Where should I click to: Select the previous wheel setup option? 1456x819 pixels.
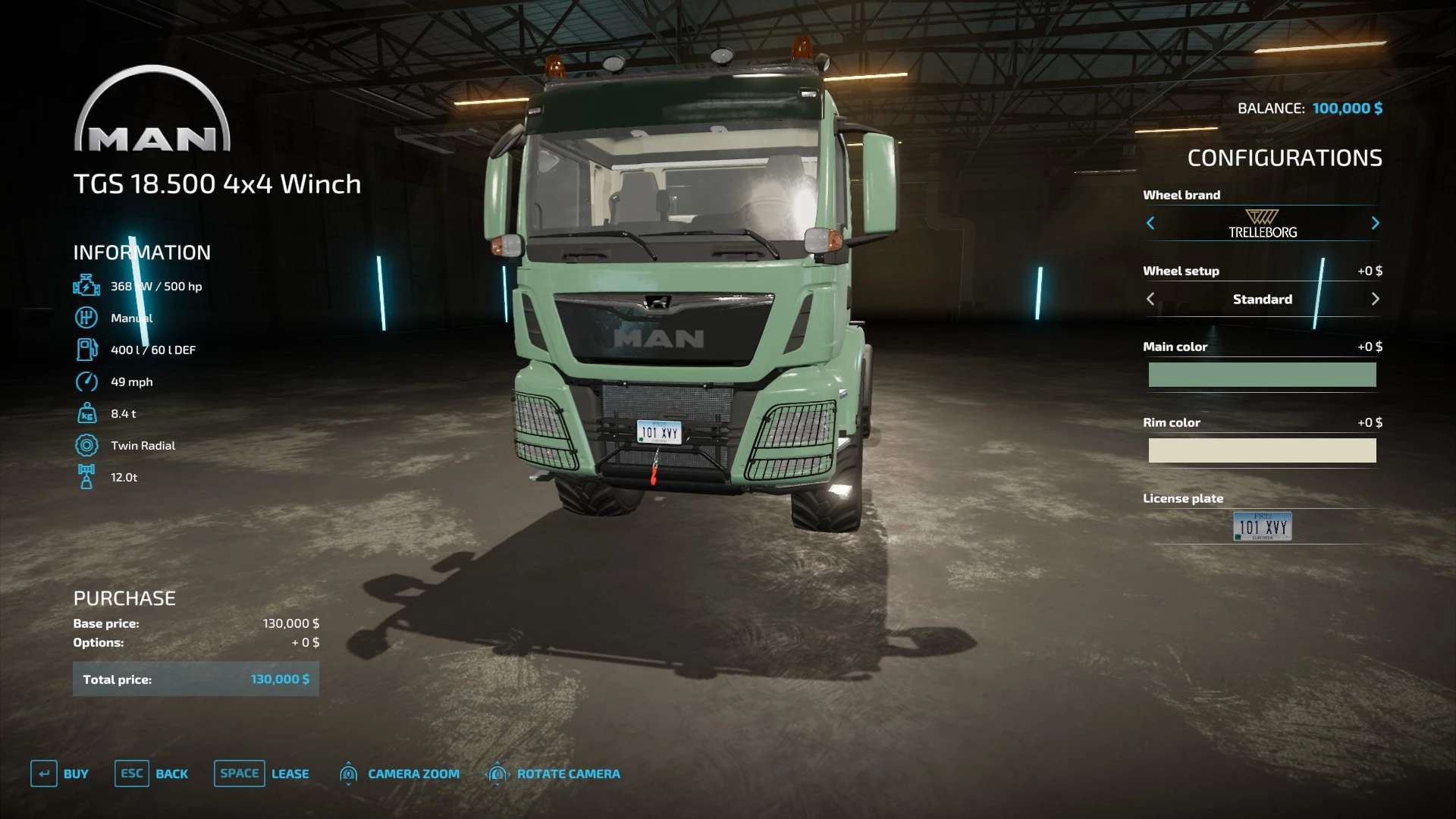[x=1150, y=299]
